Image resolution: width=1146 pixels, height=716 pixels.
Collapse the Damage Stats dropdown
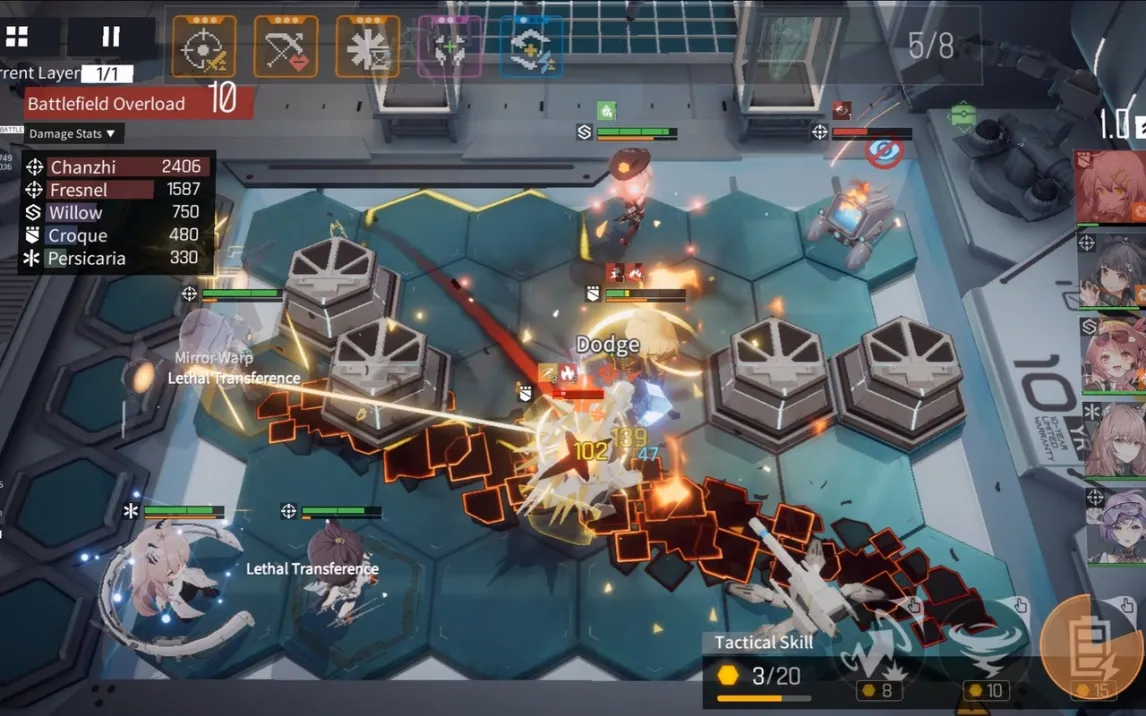(x=72, y=133)
